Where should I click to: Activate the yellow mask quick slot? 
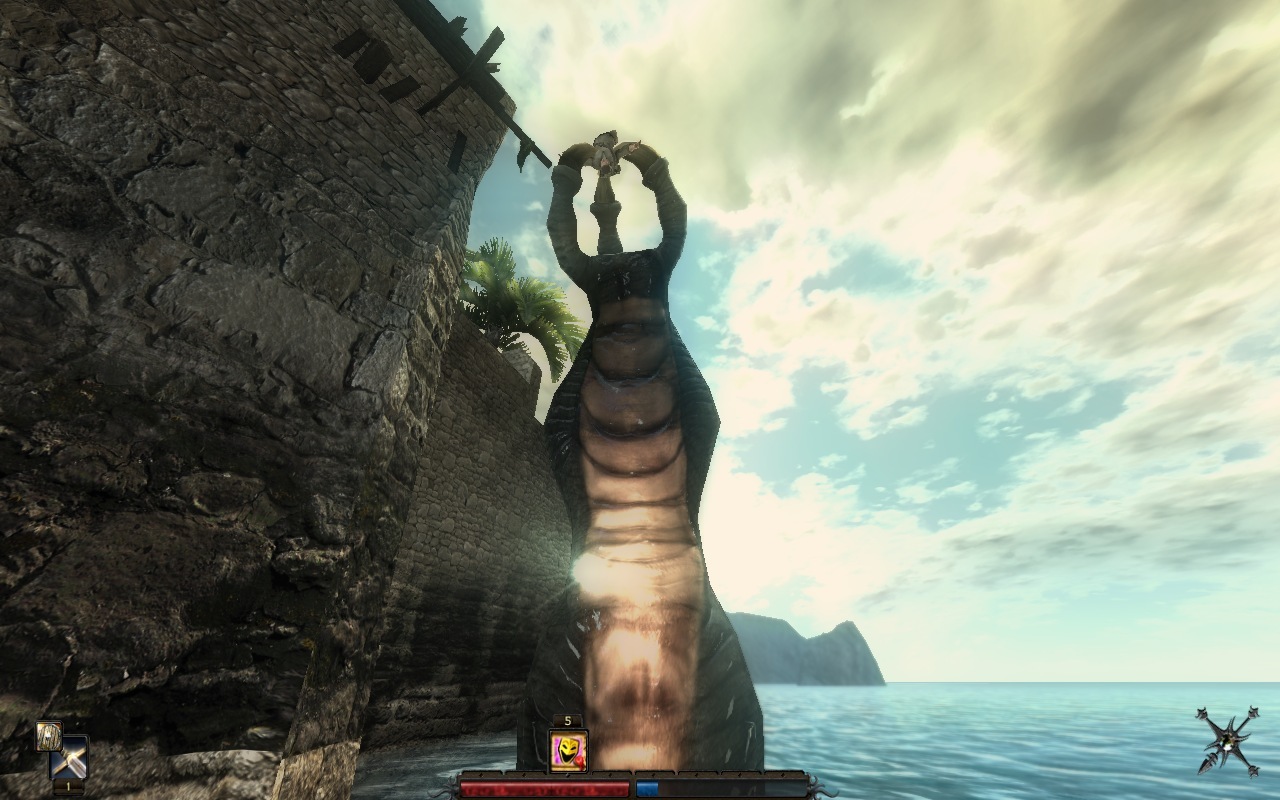[568, 751]
